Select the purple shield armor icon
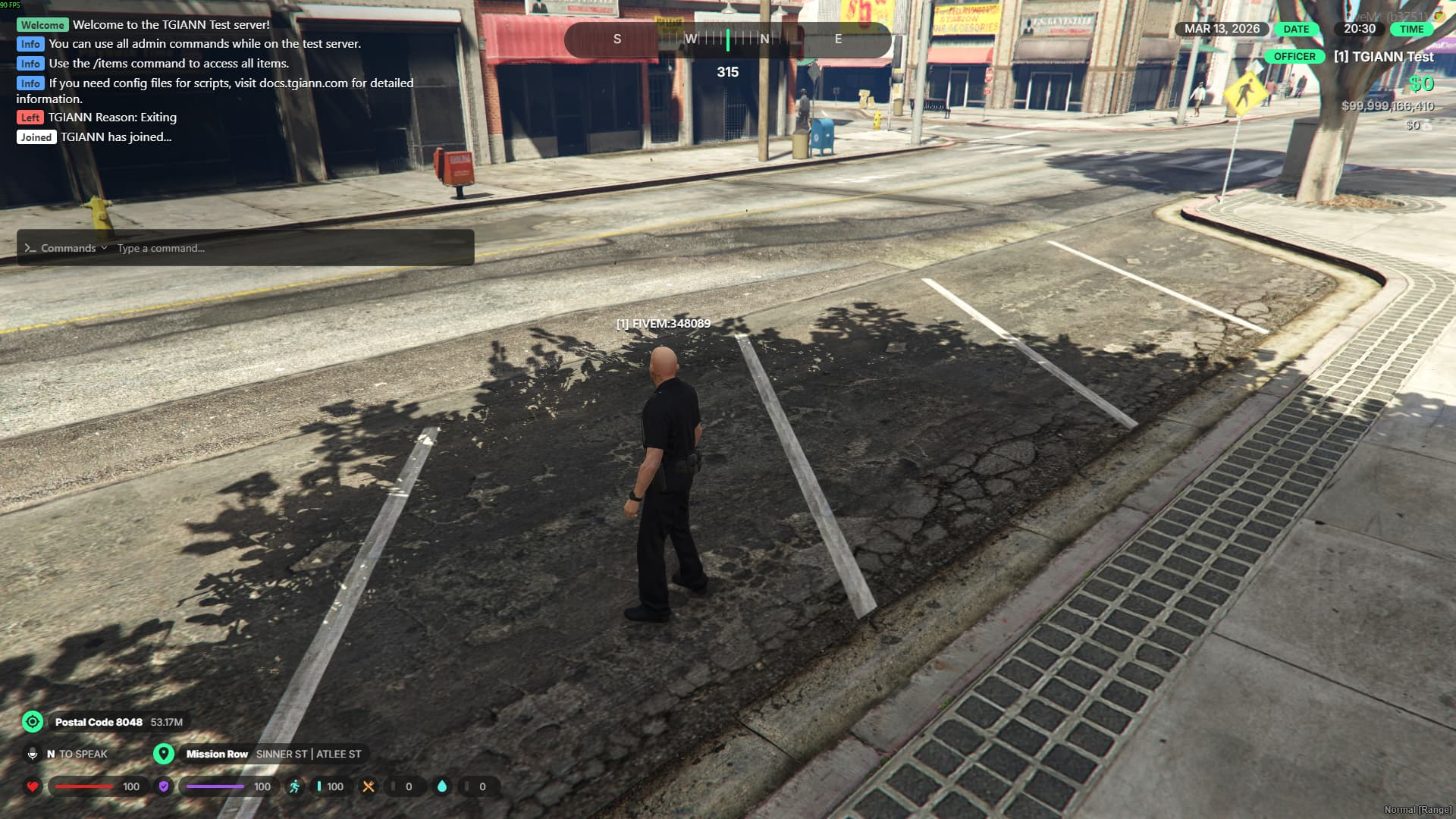Viewport: 1456px width, 819px height. click(x=164, y=786)
